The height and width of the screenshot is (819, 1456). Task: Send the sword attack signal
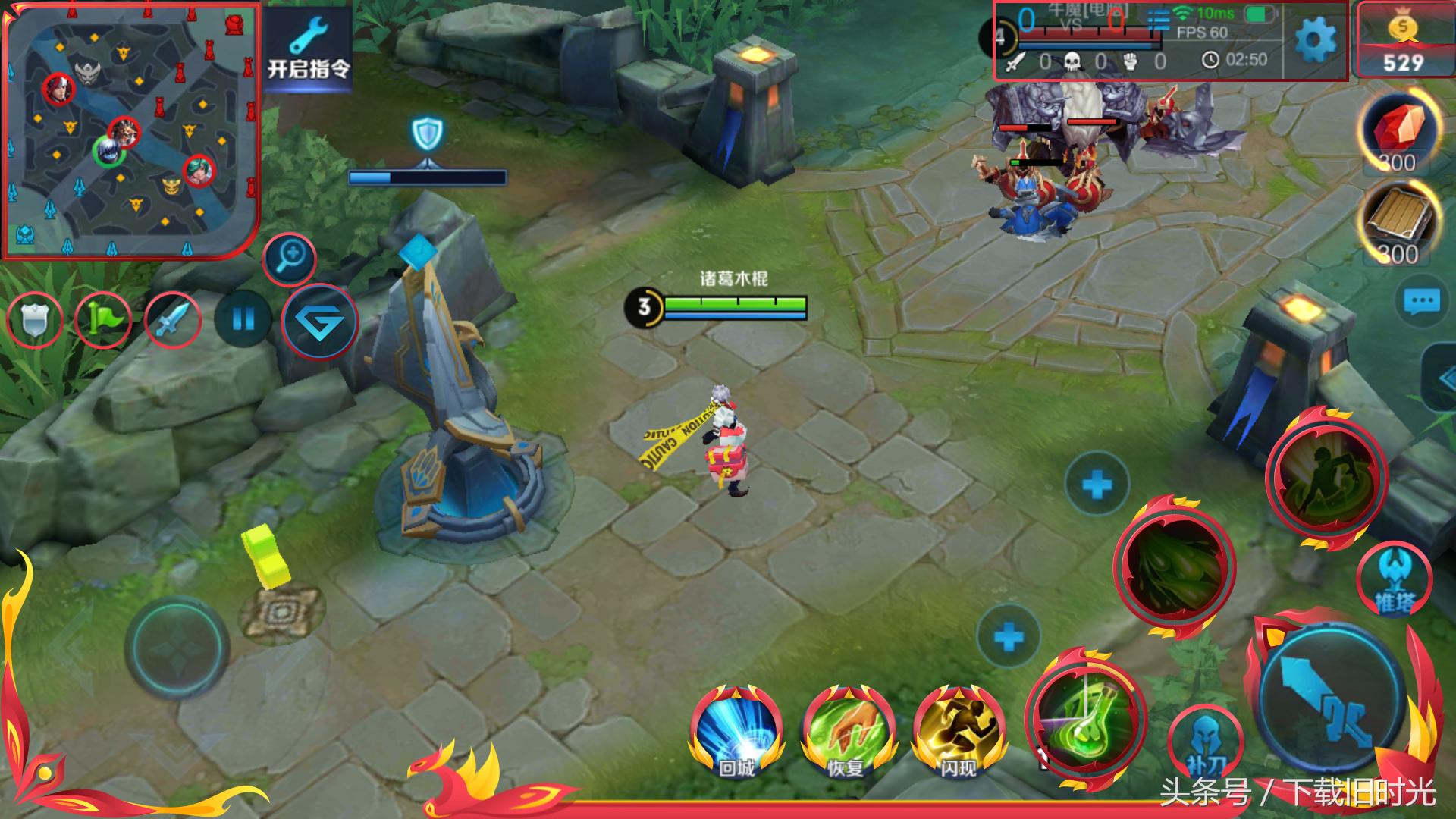point(172,320)
